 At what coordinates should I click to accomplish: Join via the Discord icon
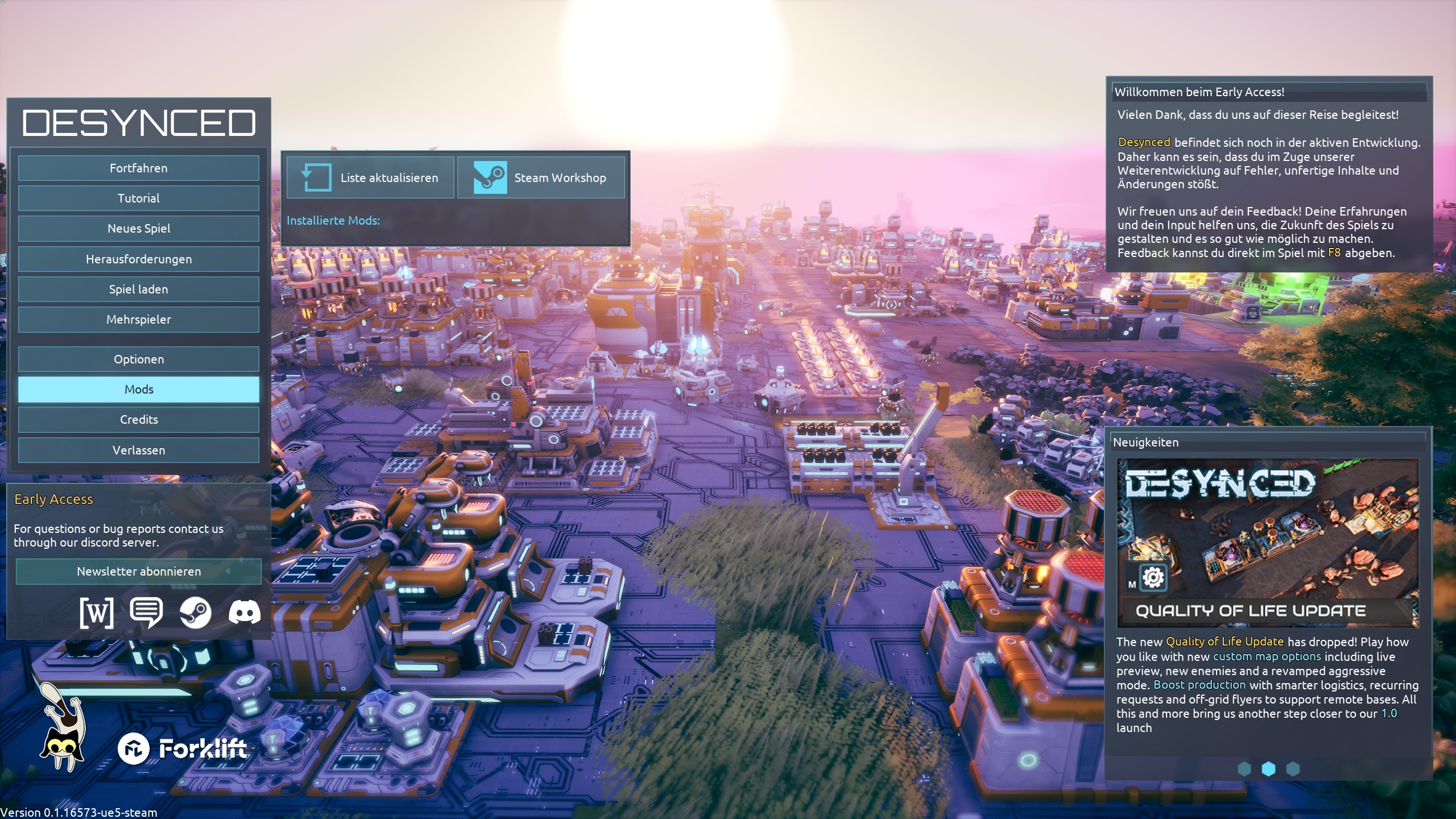[245, 613]
